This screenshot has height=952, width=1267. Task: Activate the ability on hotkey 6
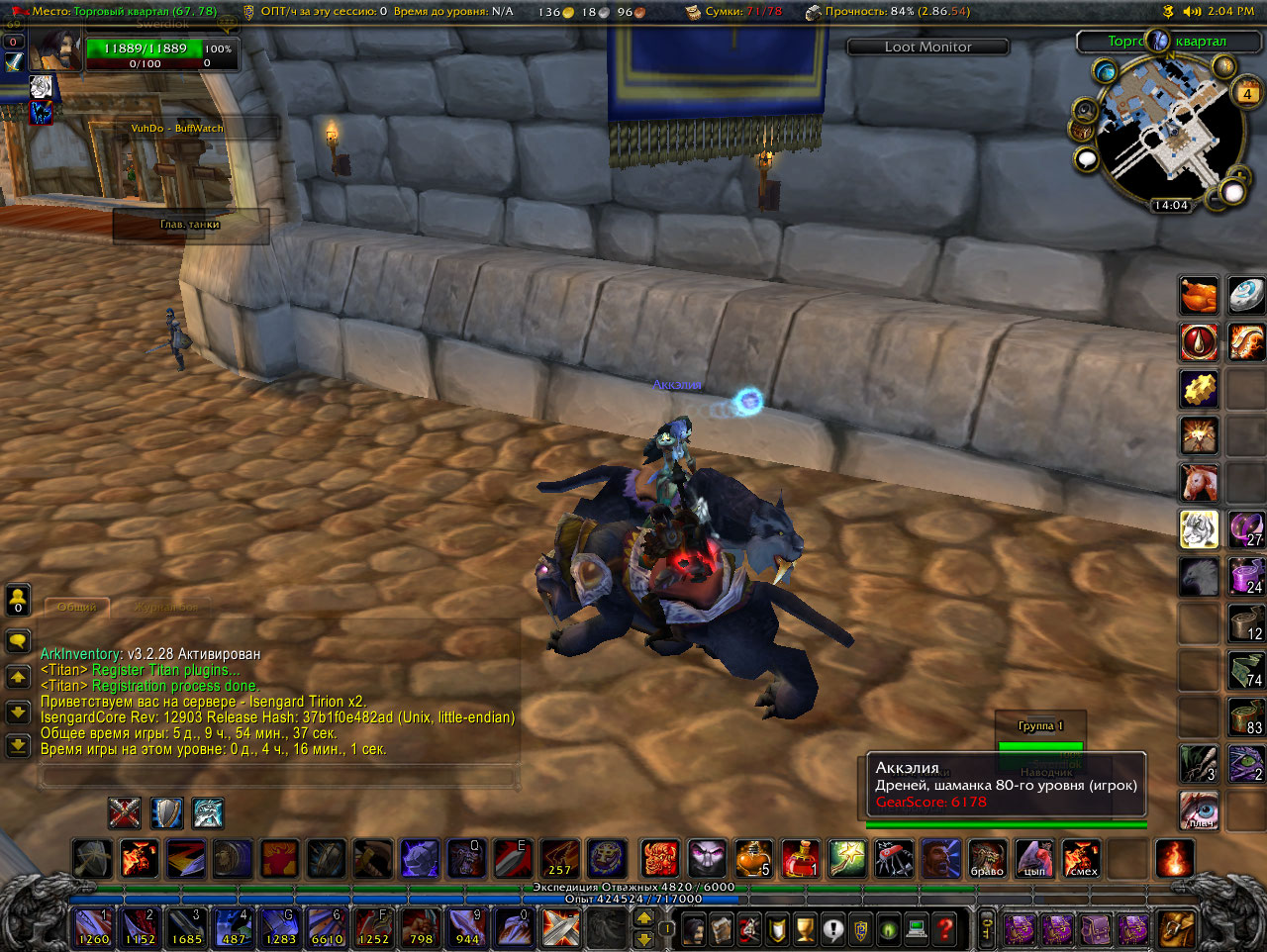(x=327, y=928)
